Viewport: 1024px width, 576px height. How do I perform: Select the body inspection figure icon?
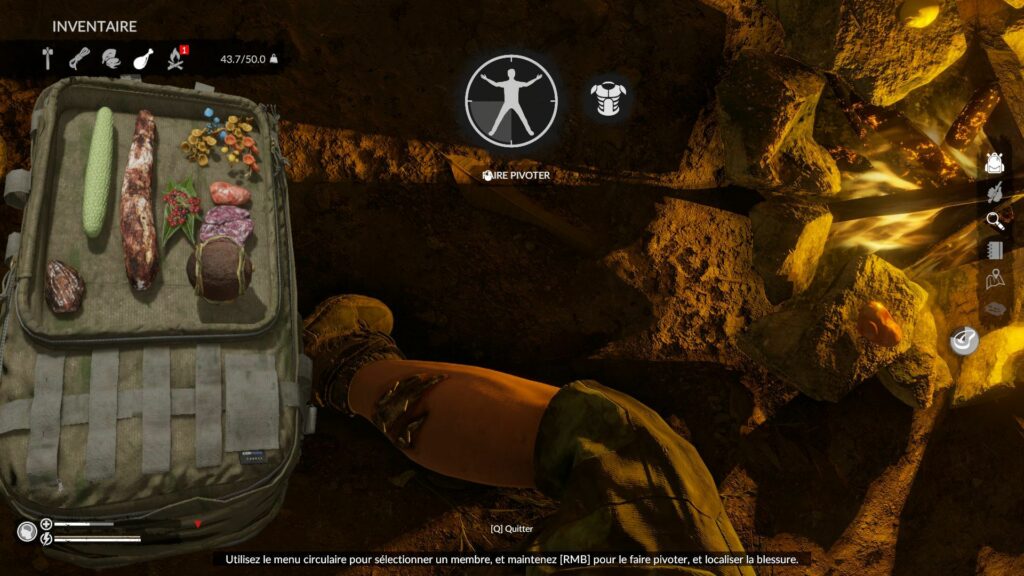coord(511,101)
